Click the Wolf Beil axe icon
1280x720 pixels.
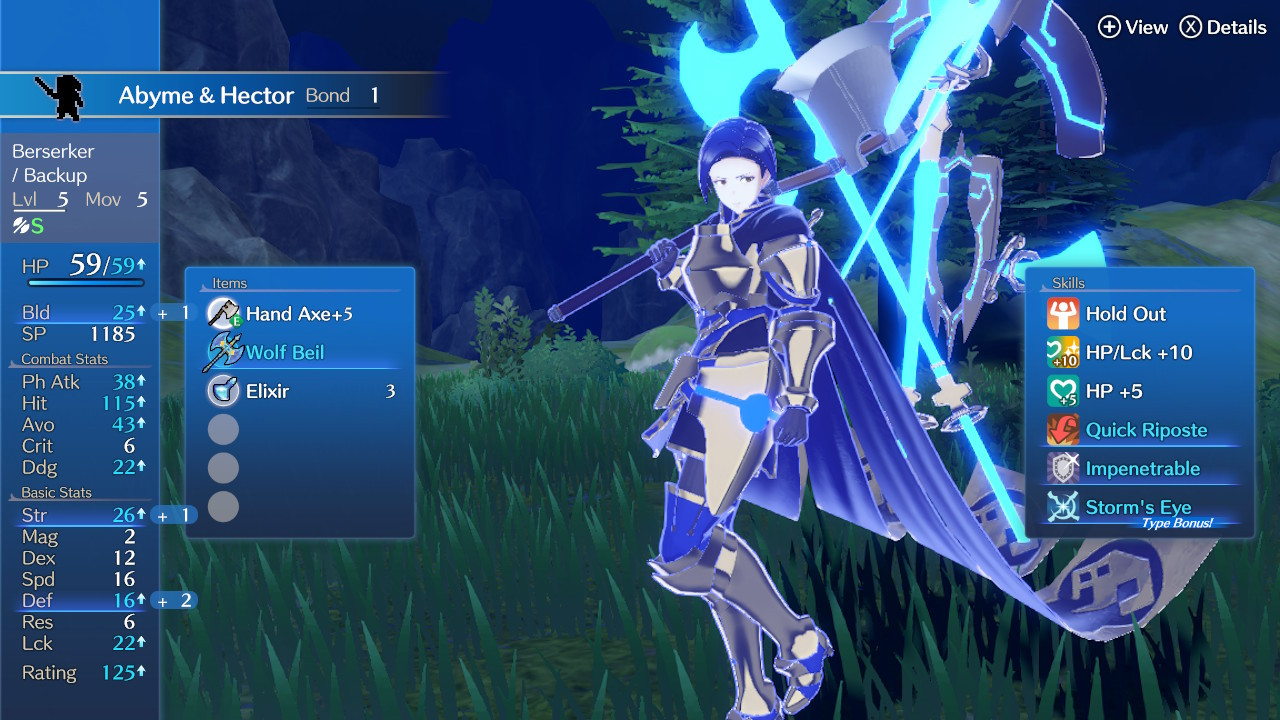tap(224, 351)
